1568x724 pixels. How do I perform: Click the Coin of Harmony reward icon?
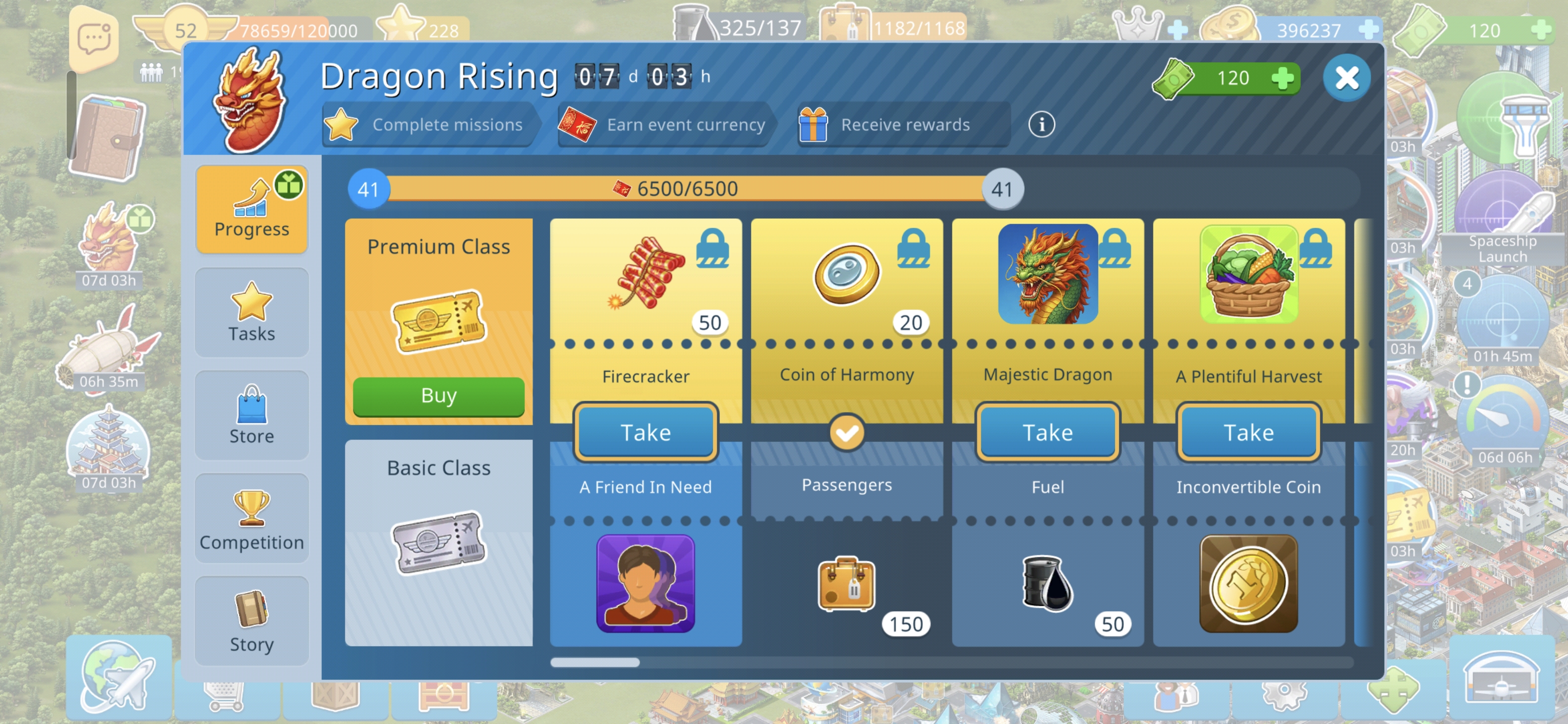[846, 274]
